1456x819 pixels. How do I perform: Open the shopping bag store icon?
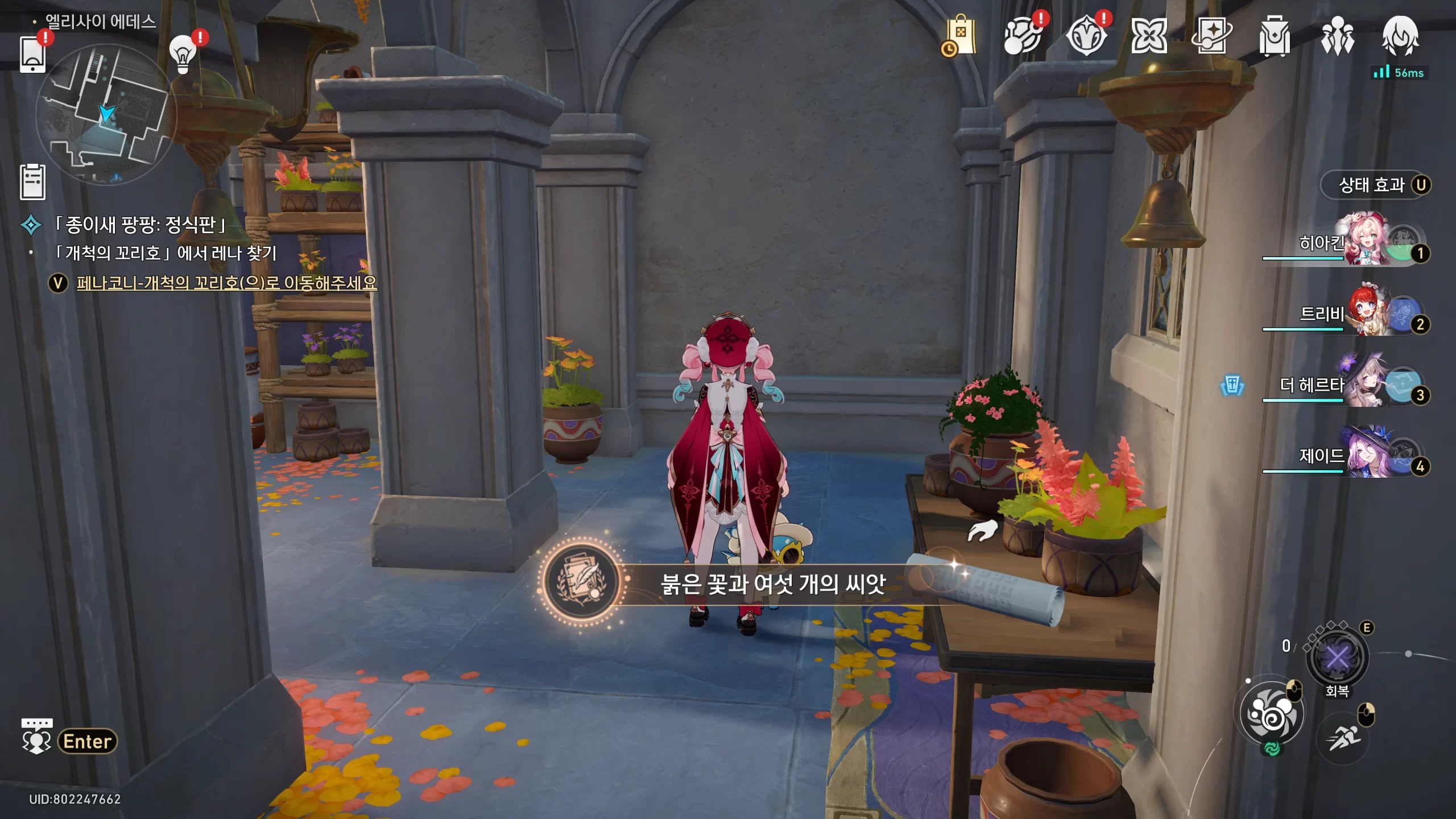tap(960, 36)
